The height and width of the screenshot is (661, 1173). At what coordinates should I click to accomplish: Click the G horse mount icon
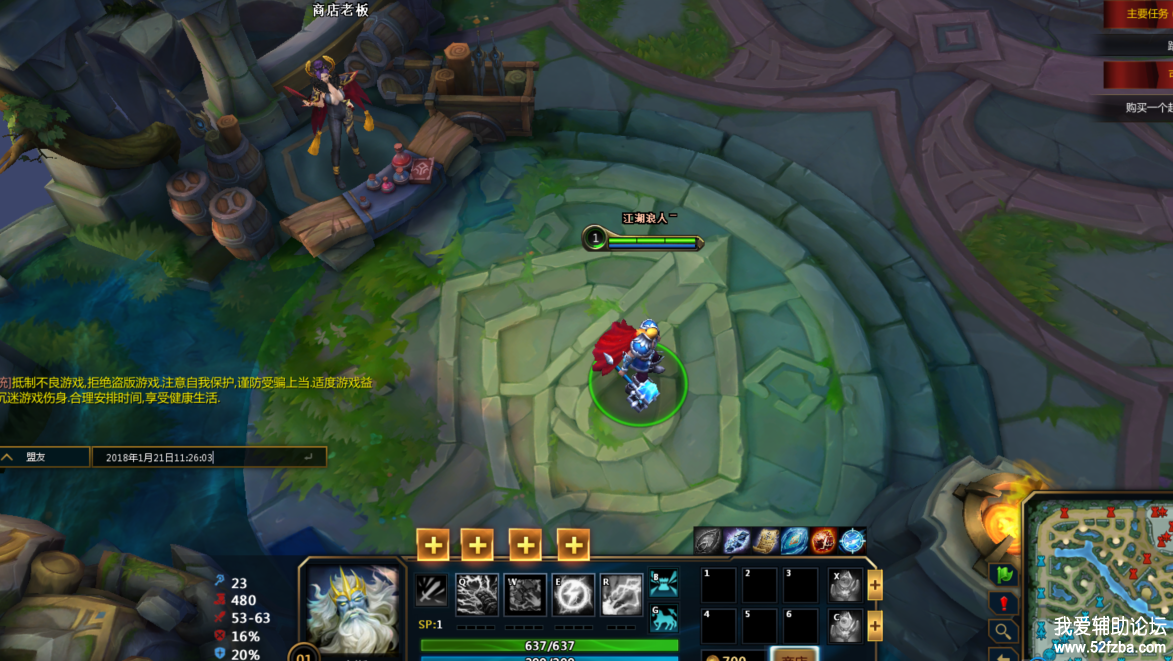(x=664, y=617)
